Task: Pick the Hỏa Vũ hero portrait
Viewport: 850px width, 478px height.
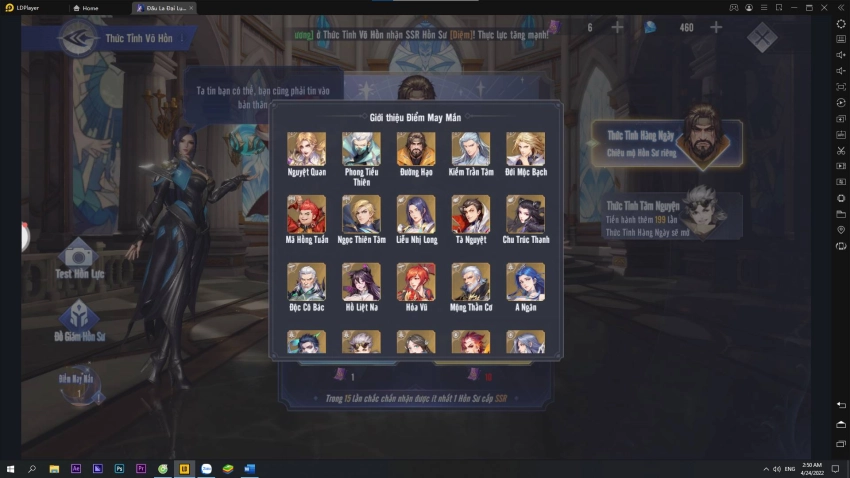Action: [x=416, y=282]
